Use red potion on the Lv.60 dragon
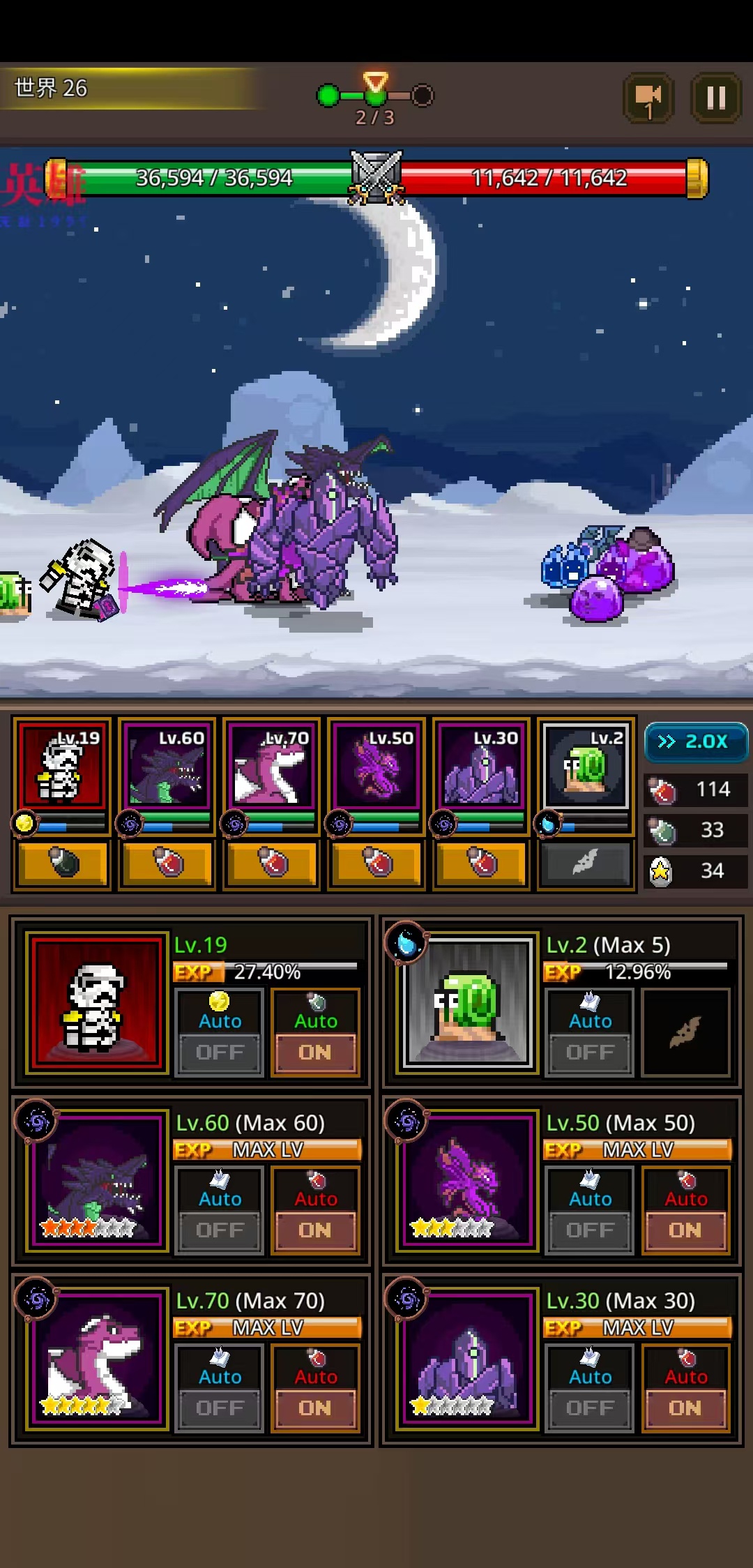 (x=167, y=864)
